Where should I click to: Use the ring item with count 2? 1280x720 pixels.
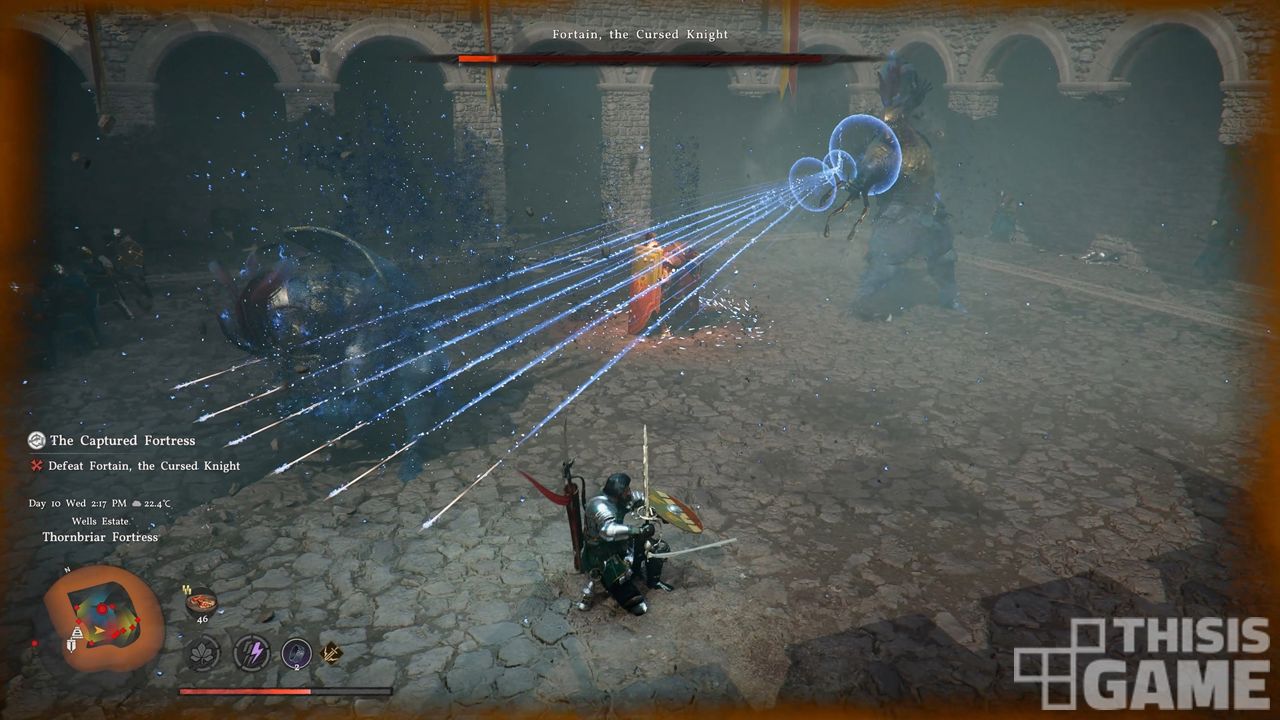pos(297,653)
